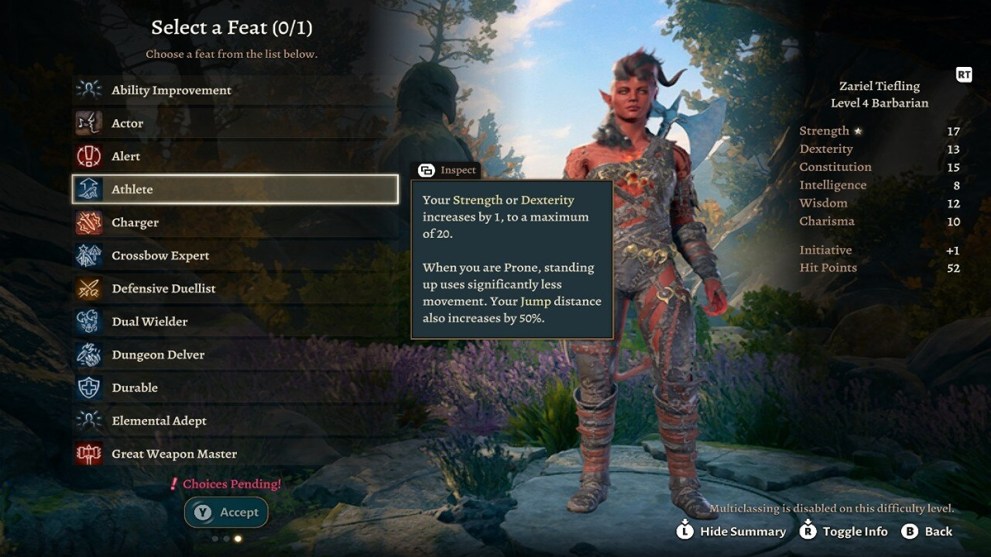Select the highlighted Athlete feat
991x557 pixels.
(x=235, y=189)
